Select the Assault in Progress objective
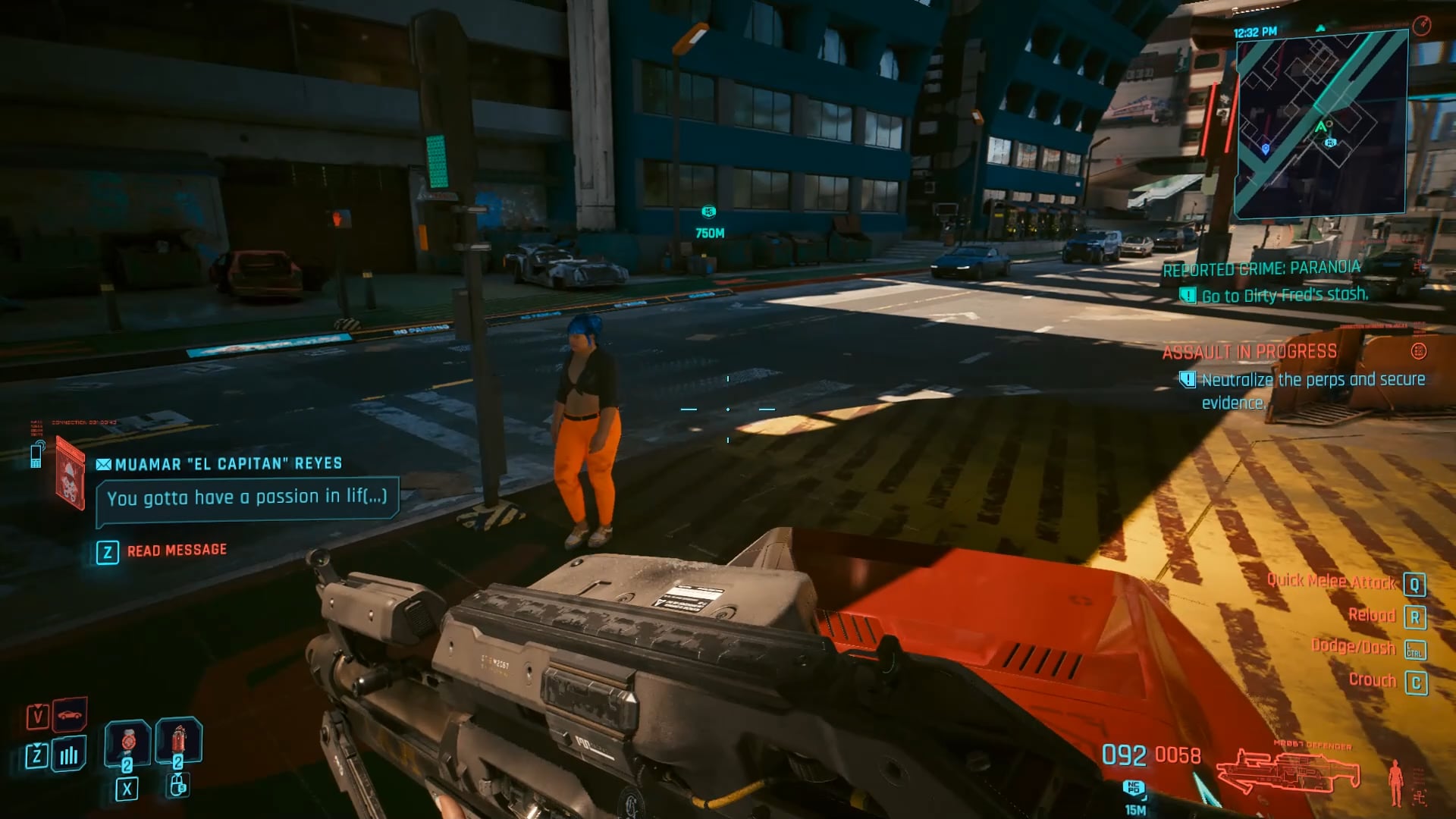The height and width of the screenshot is (819, 1456). [x=1249, y=352]
